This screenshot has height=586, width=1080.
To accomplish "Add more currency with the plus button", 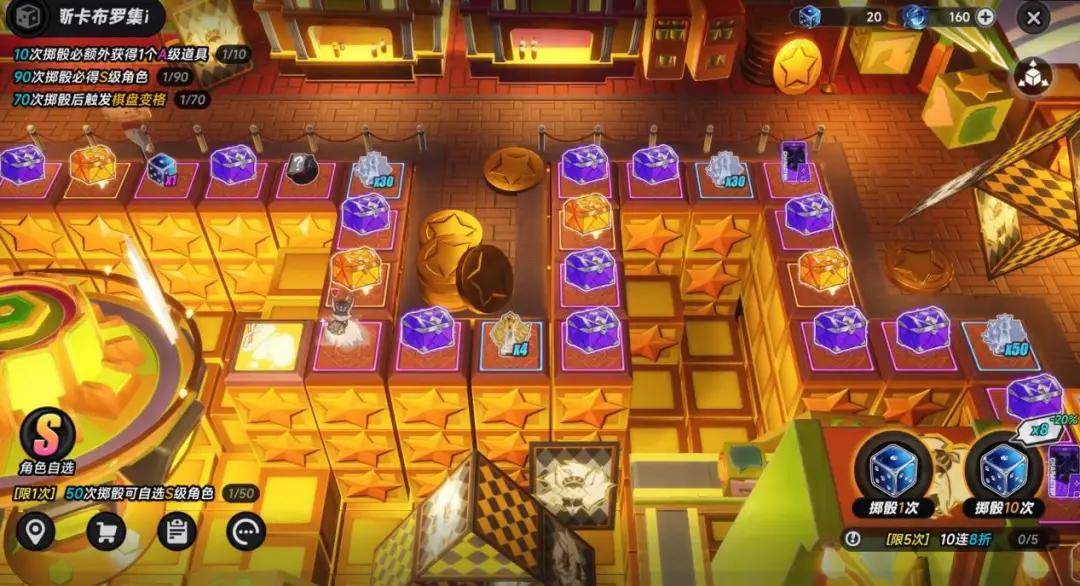I will point(985,17).
